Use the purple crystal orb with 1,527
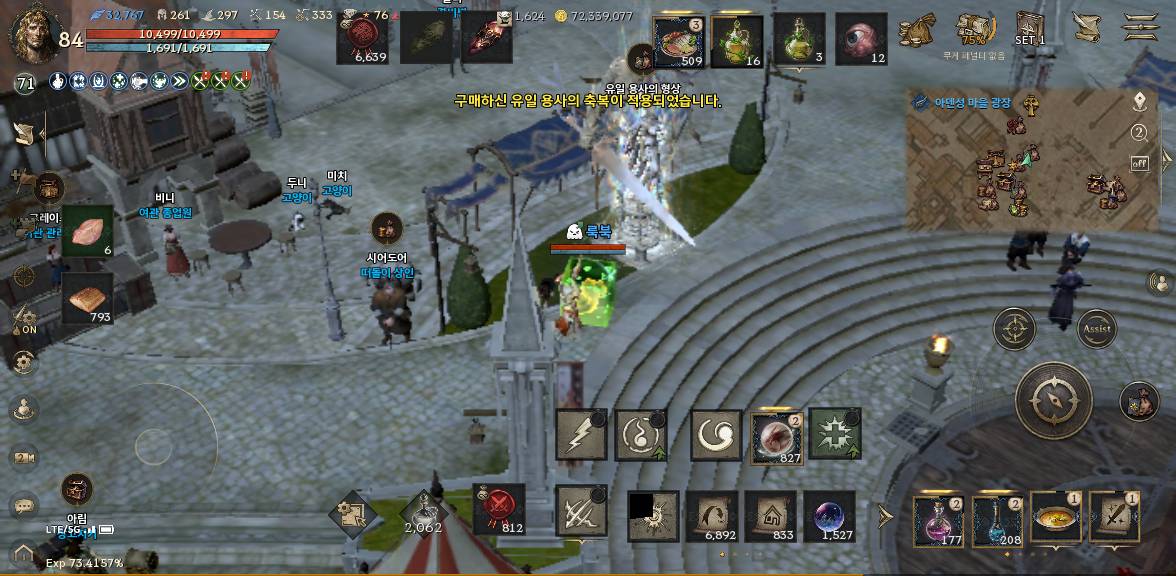The image size is (1176, 576). tap(829, 517)
